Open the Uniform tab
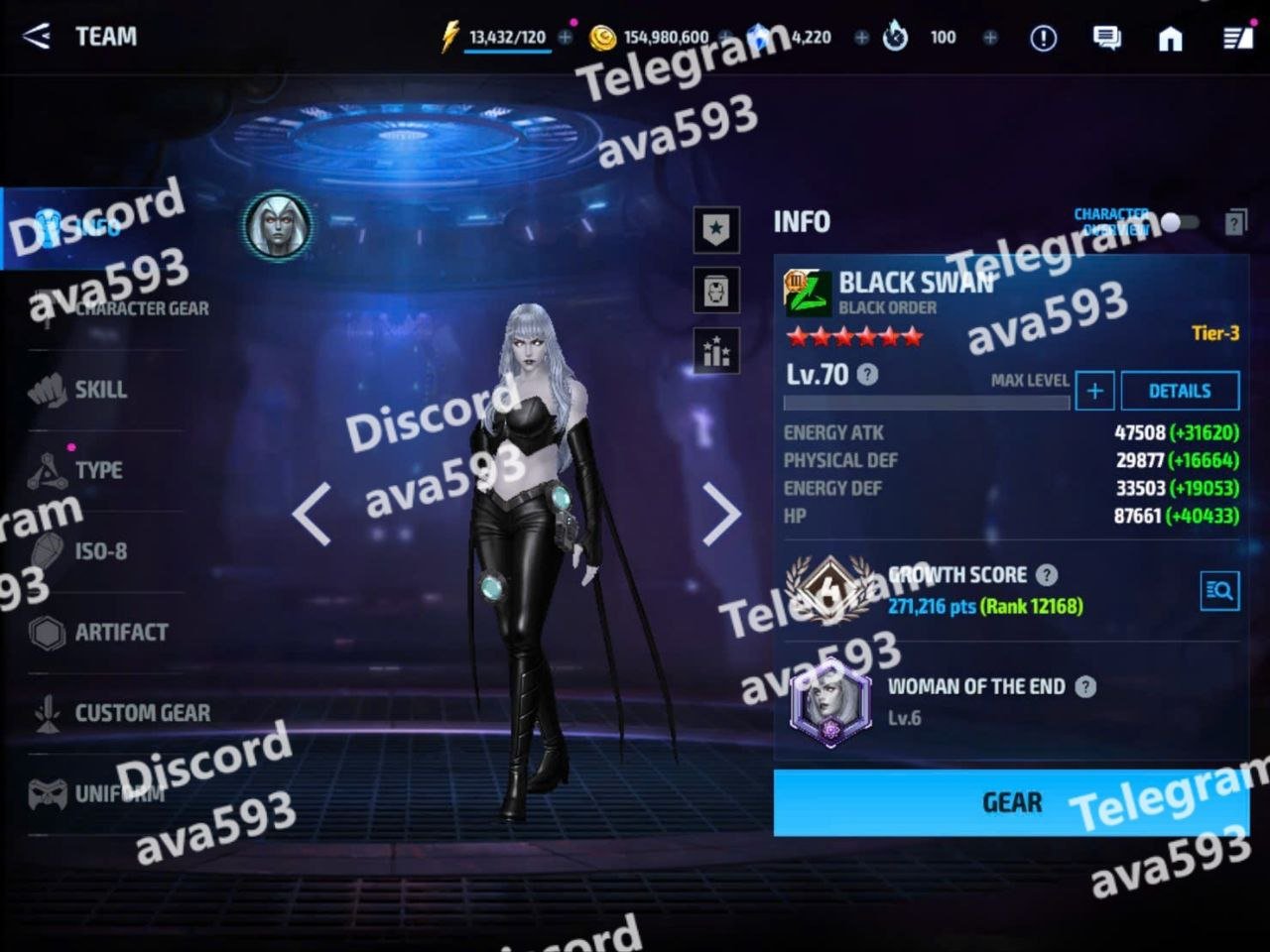1270x952 pixels. [119, 793]
